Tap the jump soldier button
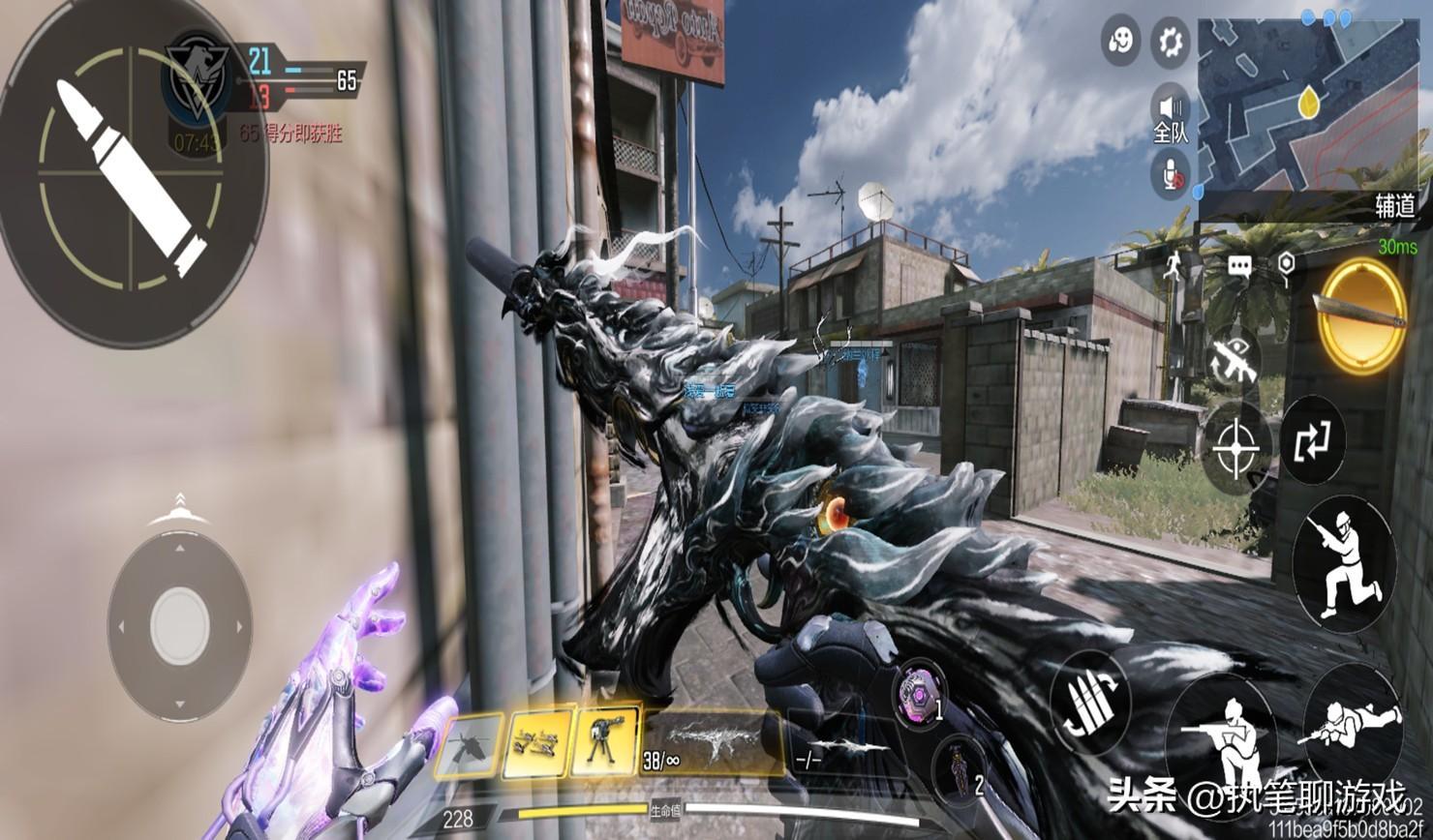 click(1345, 562)
